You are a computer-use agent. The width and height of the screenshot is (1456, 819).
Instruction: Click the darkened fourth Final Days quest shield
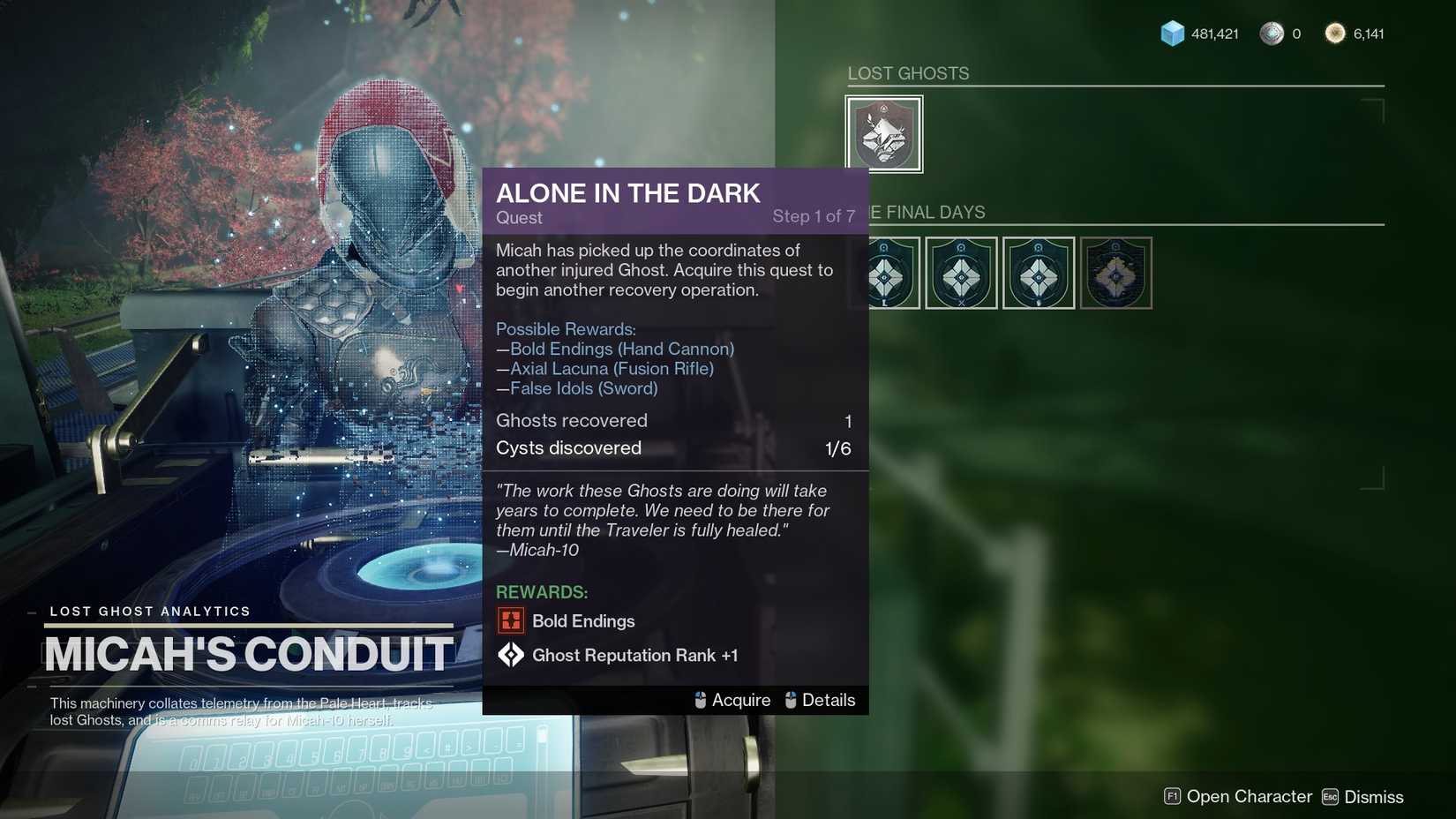(1115, 273)
